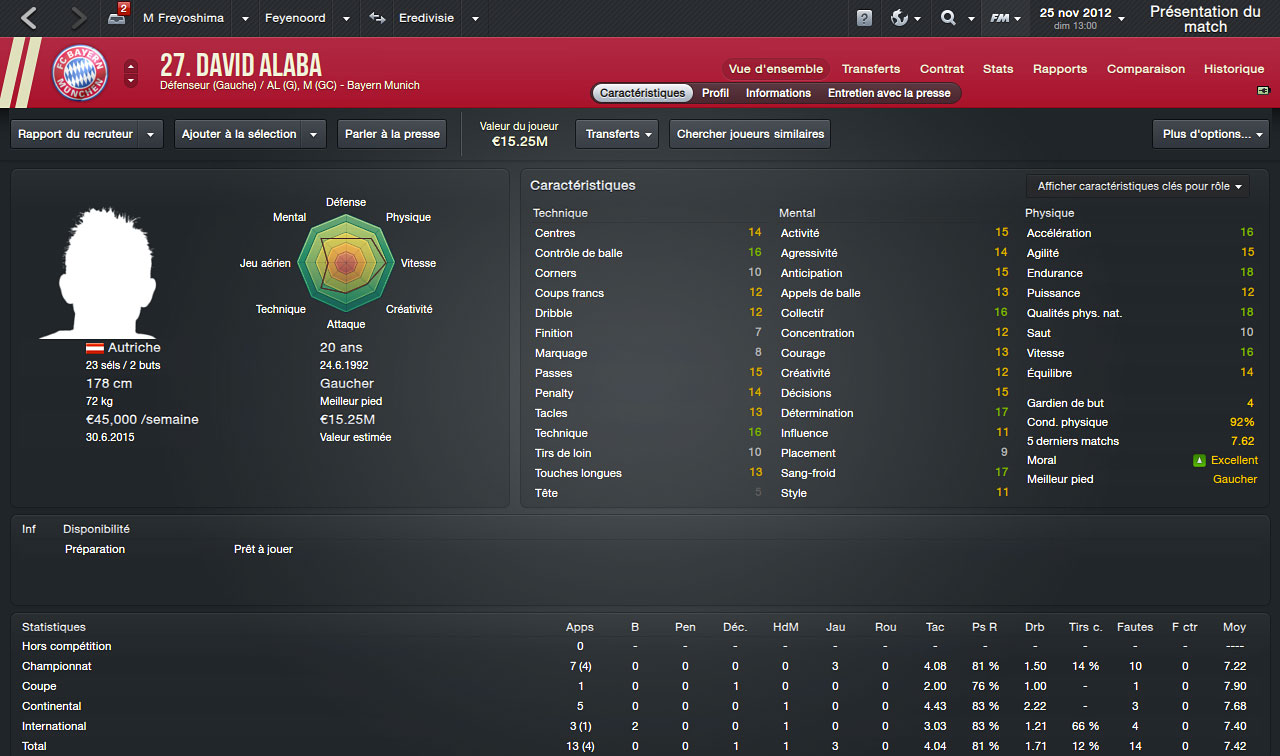This screenshot has height=756, width=1280.
Task: Switch to the Transferts tab
Action: [870, 69]
